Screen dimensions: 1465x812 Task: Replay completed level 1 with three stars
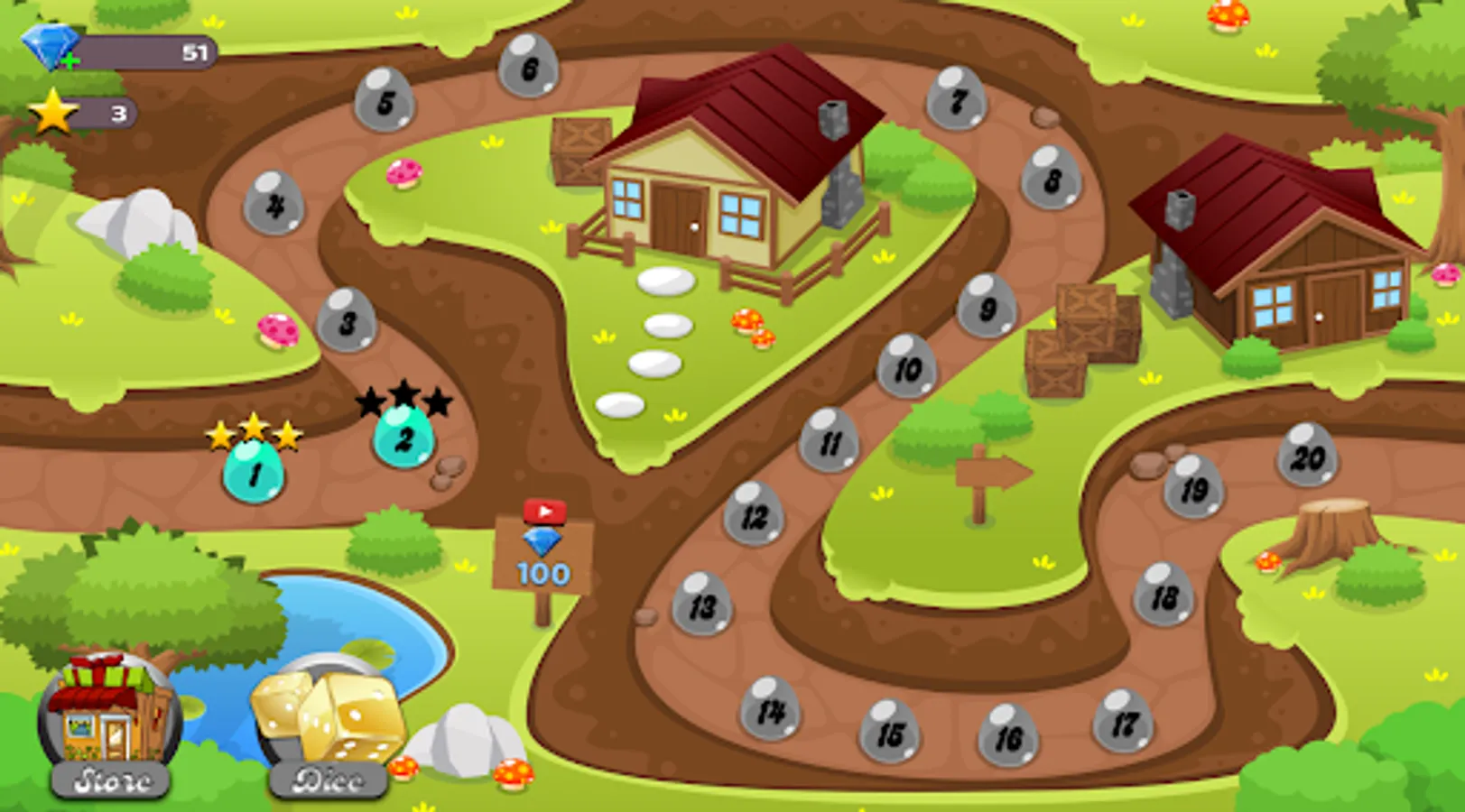pos(254,469)
